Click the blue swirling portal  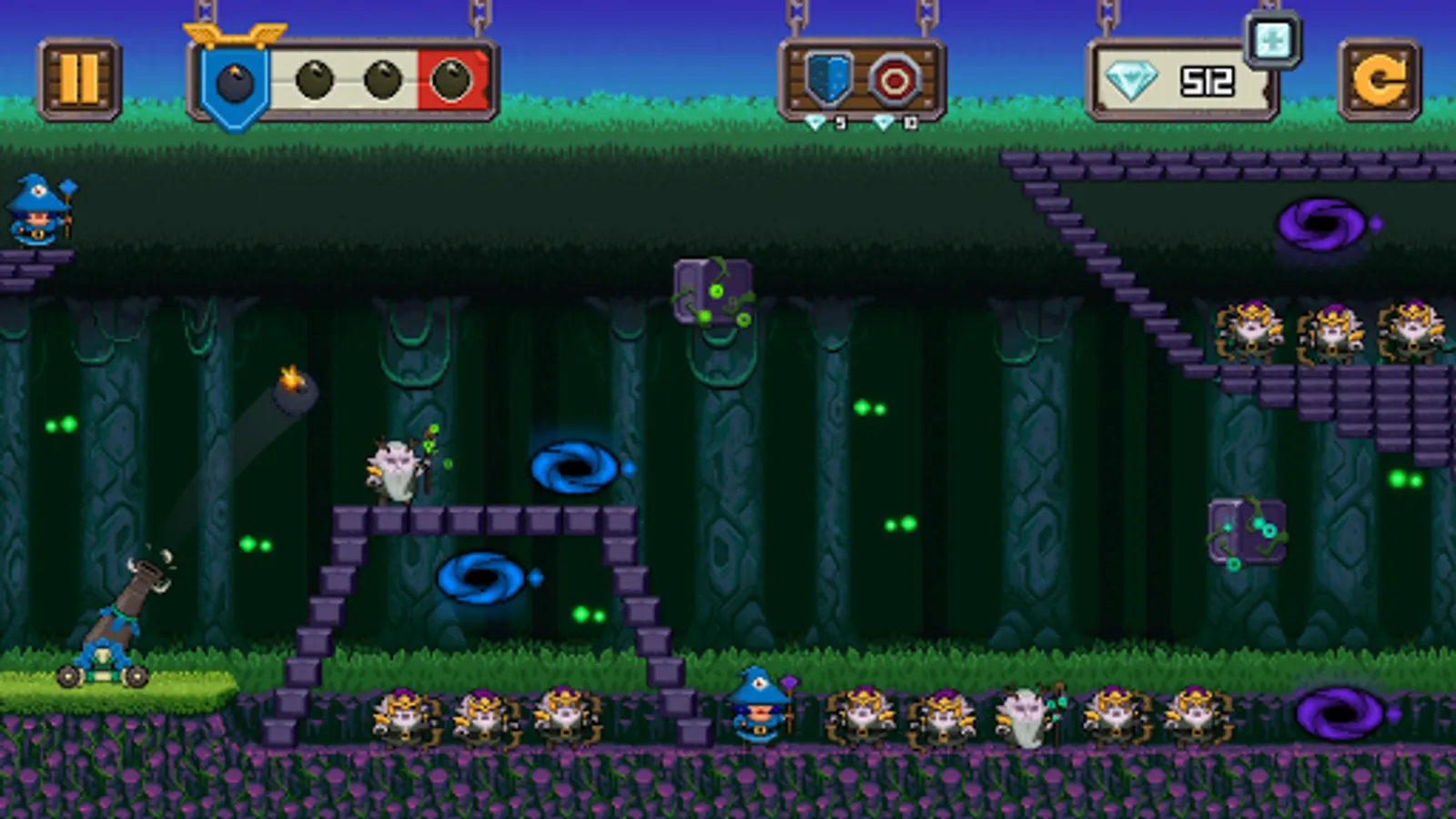(575, 466)
